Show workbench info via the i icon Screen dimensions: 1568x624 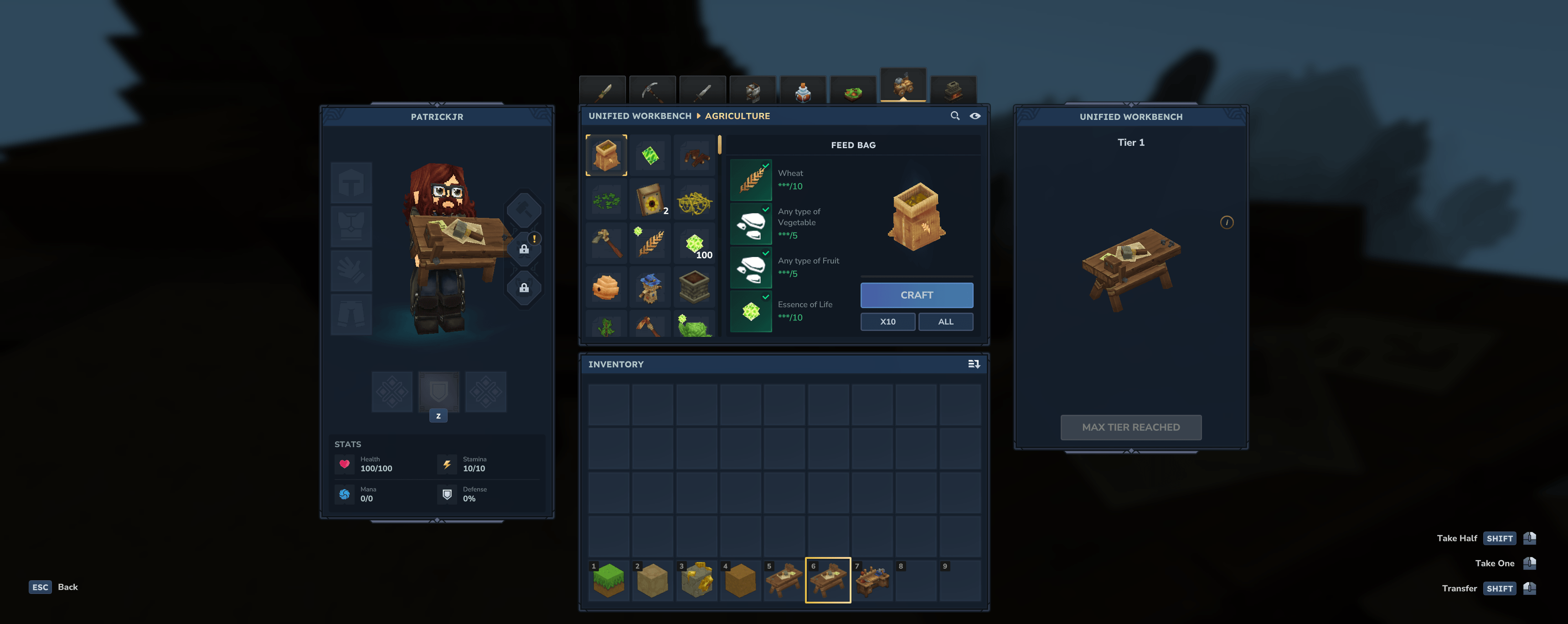[1227, 222]
